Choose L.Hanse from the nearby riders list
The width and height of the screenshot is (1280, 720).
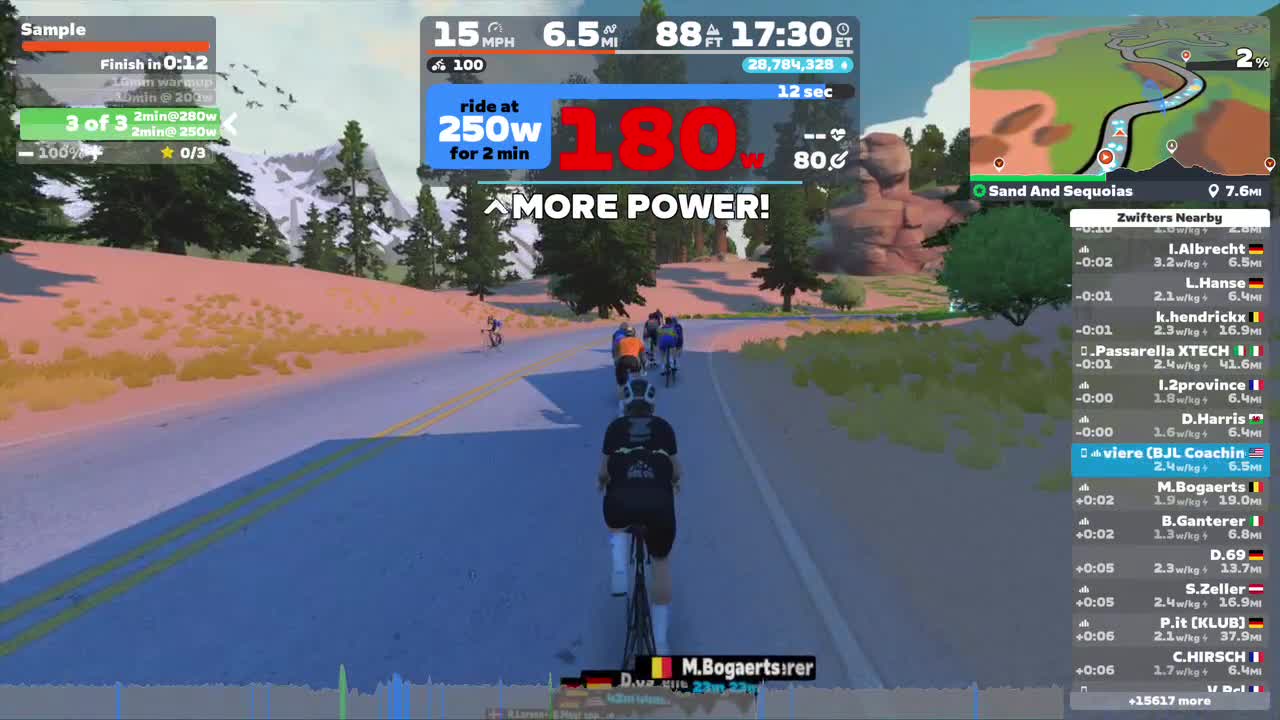(1169, 290)
